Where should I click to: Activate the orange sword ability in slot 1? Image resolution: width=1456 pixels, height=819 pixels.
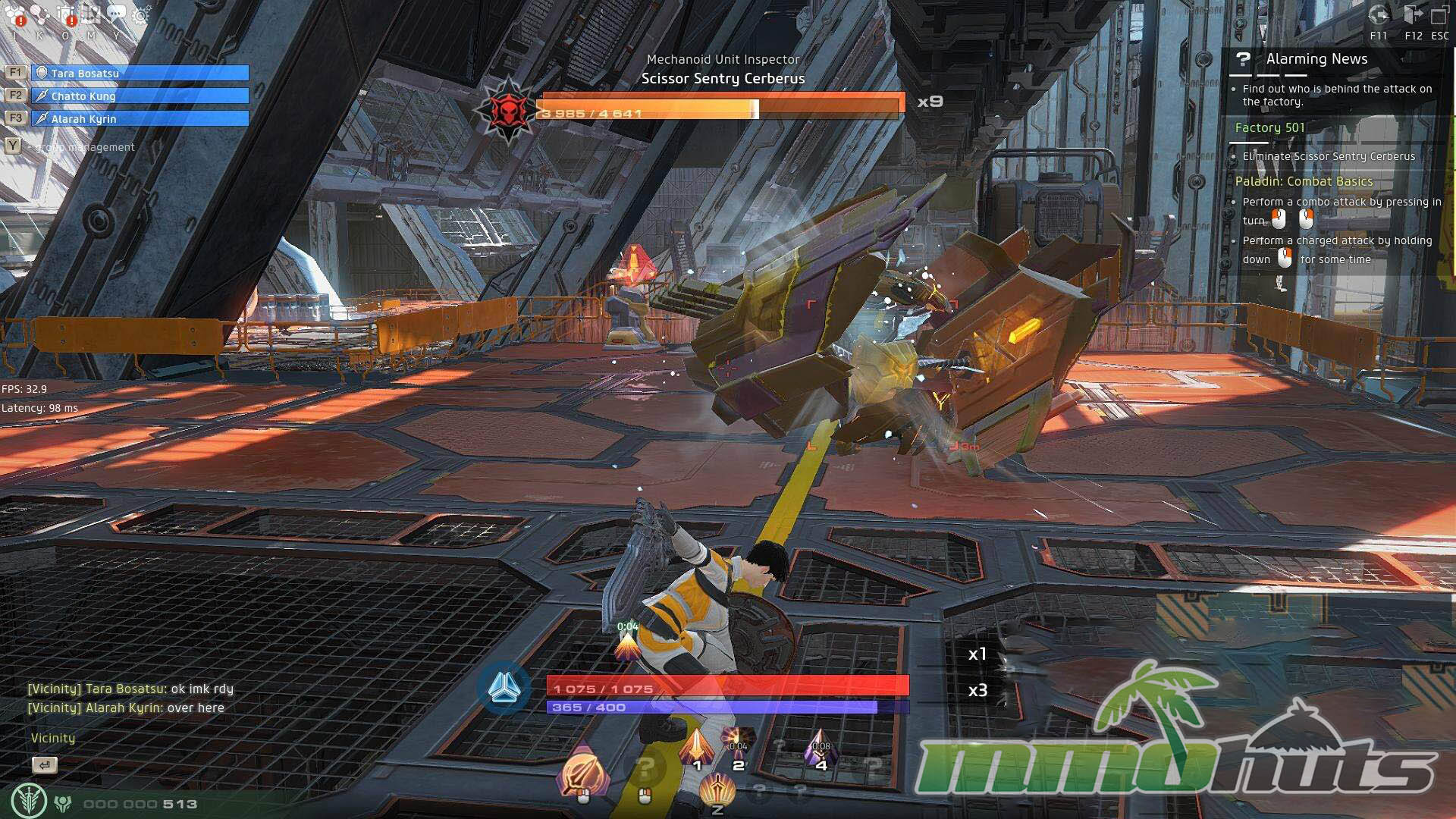coord(696,747)
